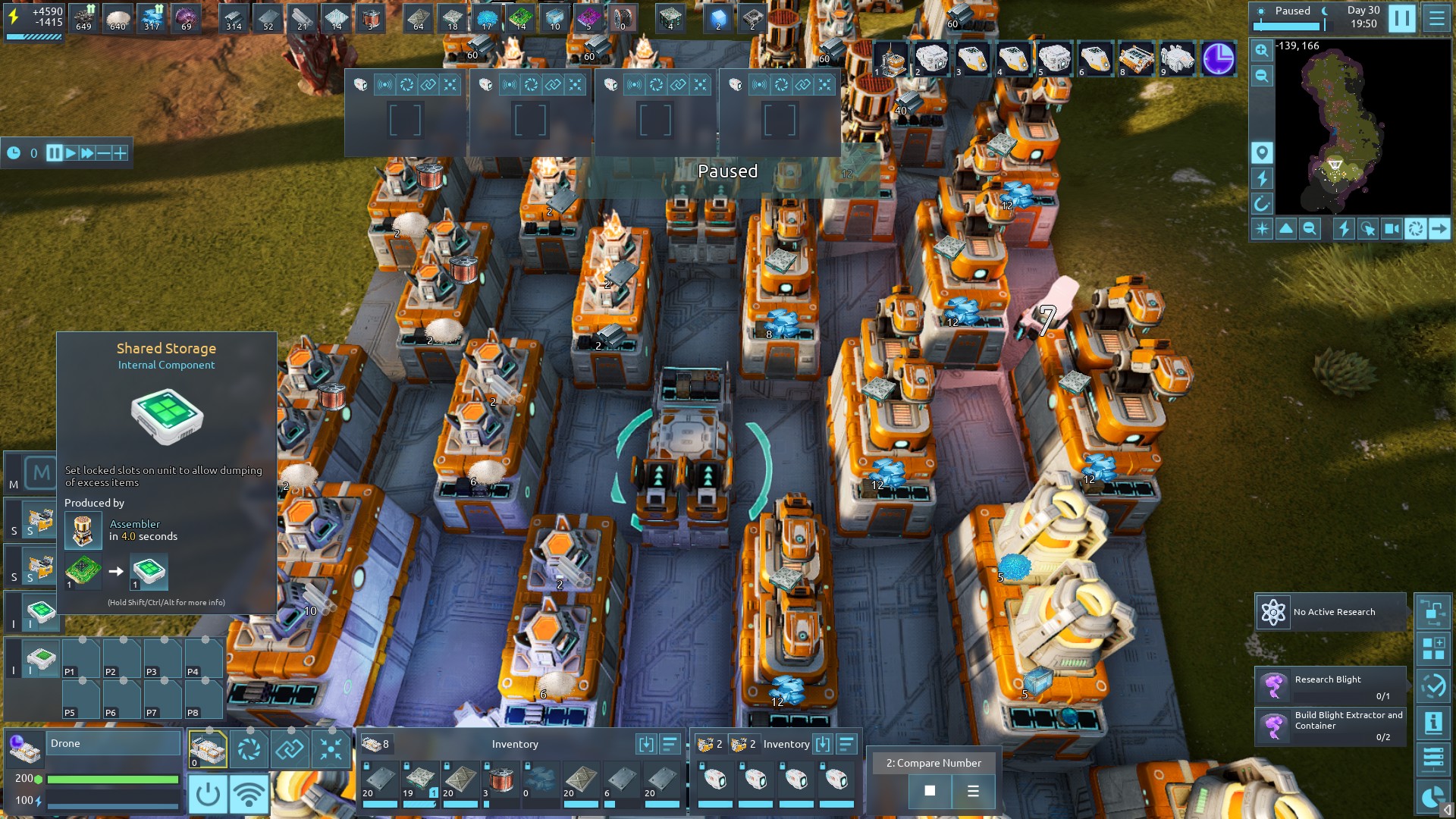This screenshot has height=819, width=1456.
Task: Open the info book codex button
Action: tap(1433, 723)
